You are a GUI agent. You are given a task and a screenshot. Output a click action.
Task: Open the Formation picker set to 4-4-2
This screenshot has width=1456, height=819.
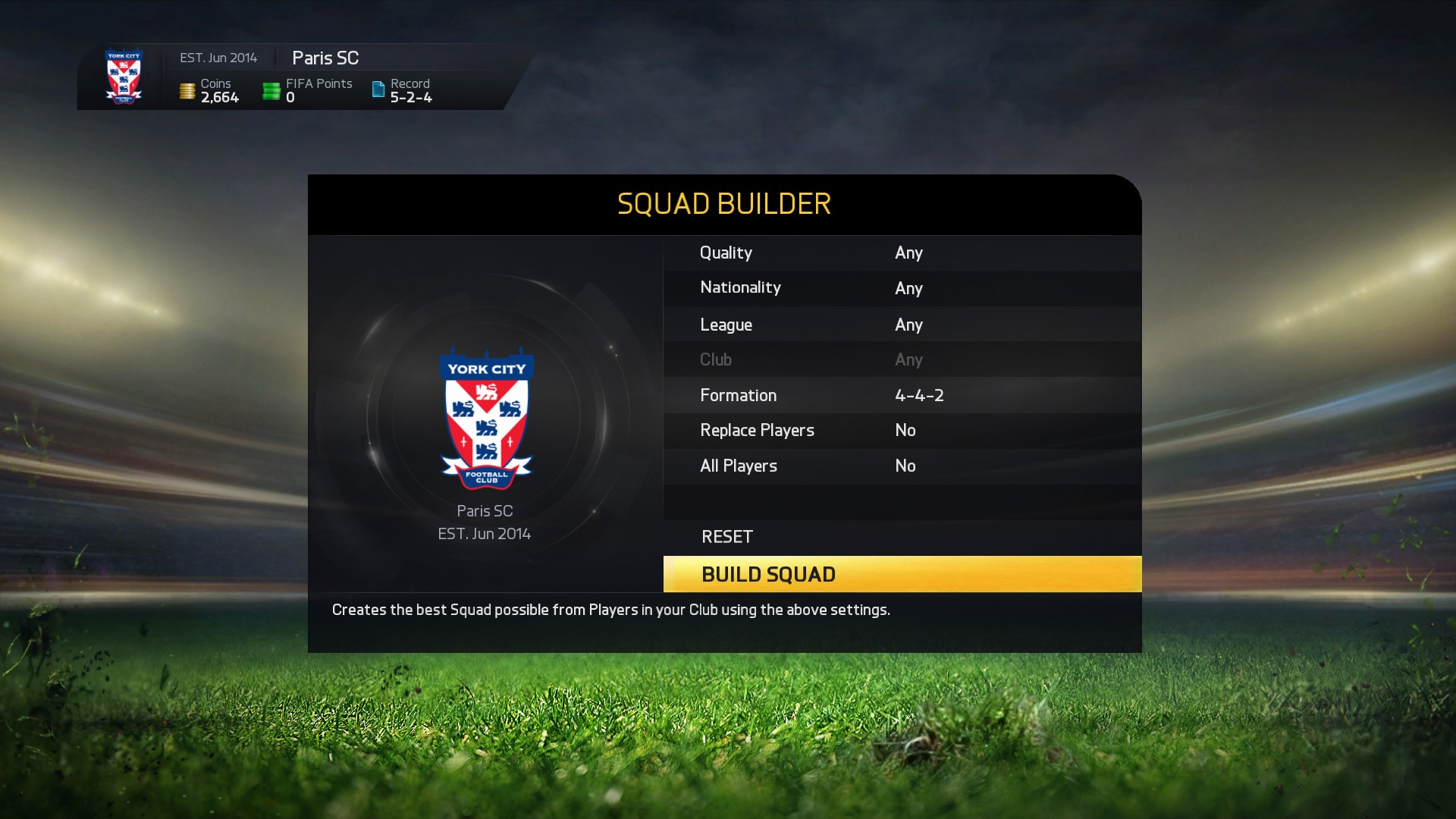click(902, 395)
